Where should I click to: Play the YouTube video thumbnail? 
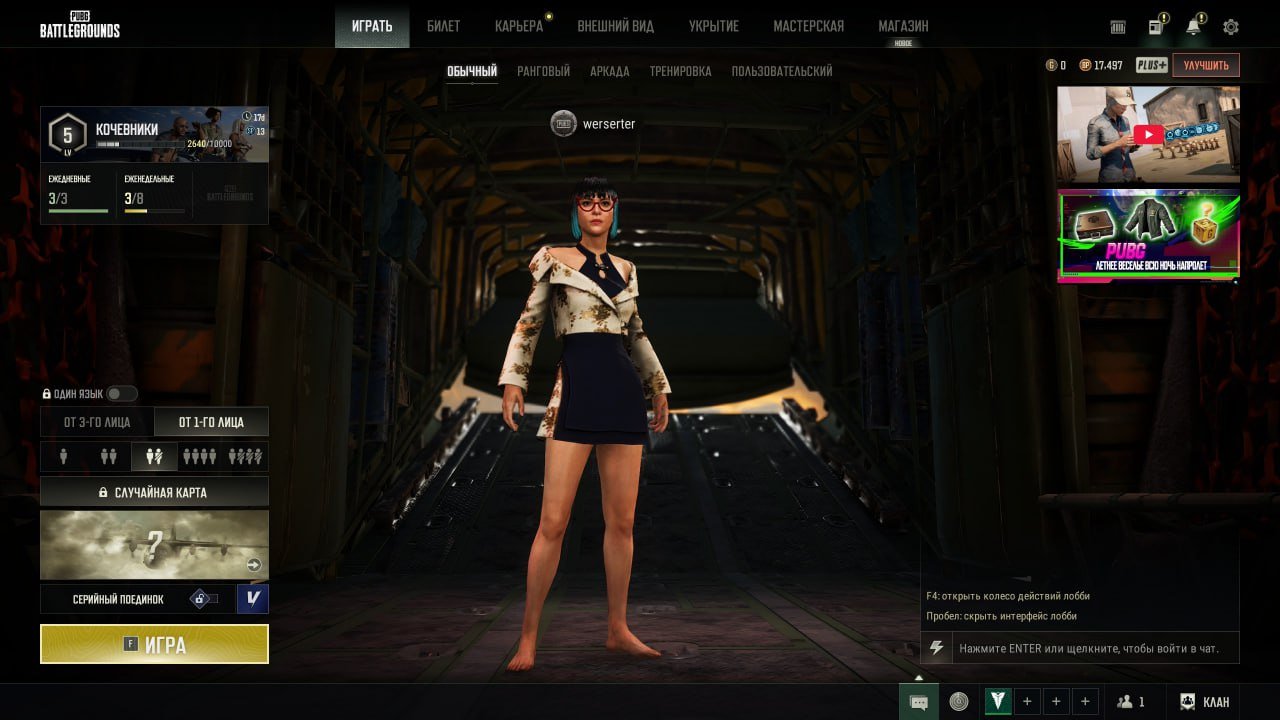[1148, 135]
